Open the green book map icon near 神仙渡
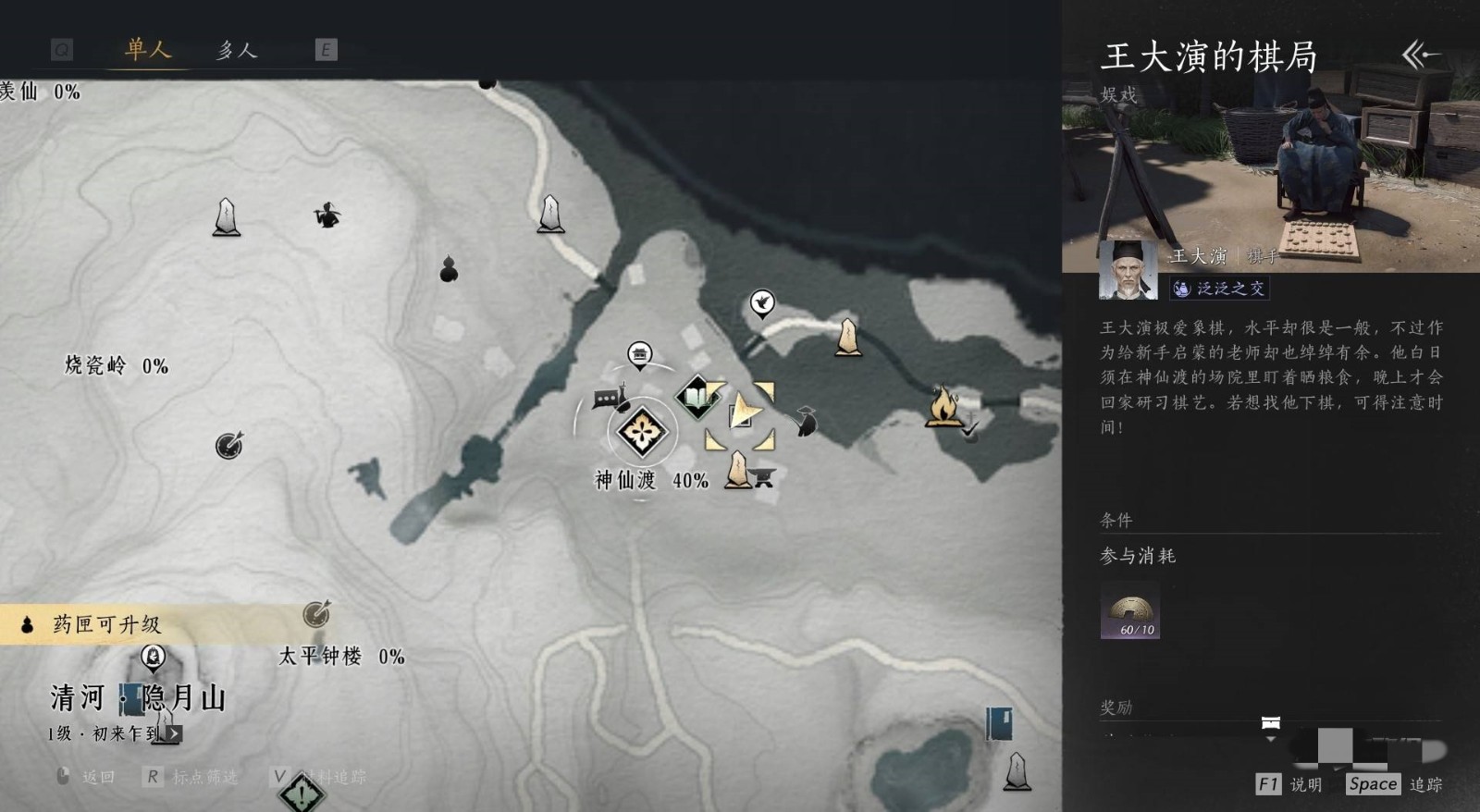 point(696,397)
